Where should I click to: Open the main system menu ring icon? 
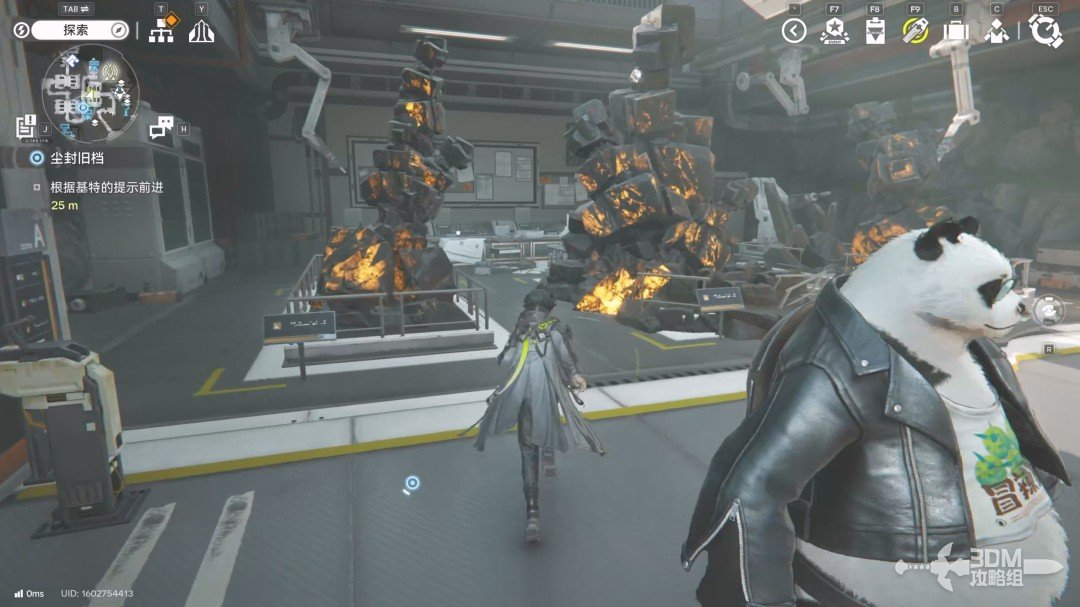(1045, 31)
